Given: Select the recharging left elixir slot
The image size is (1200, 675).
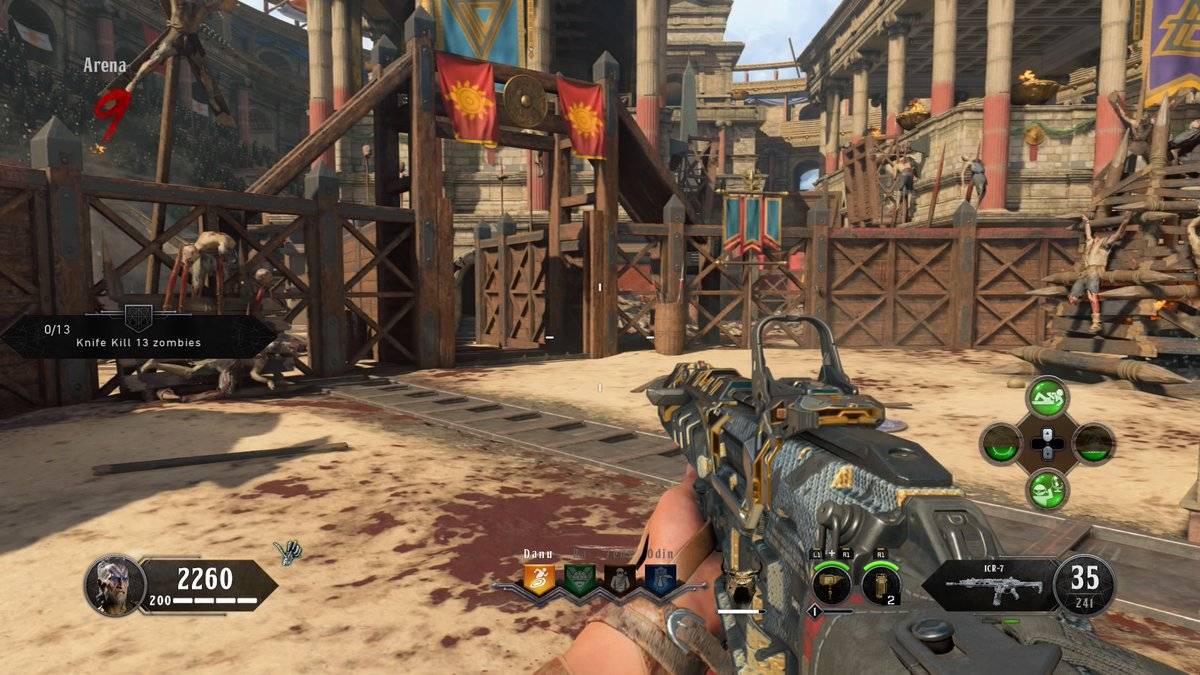Looking at the screenshot, I should [1001, 443].
